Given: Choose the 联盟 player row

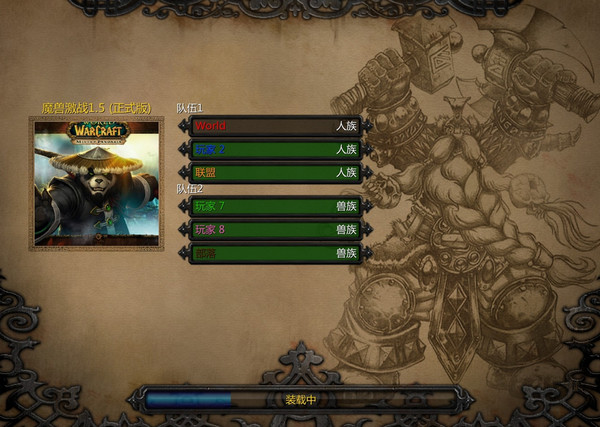Looking at the screenshot, I should pyautogui.click(x=275, y=172).
